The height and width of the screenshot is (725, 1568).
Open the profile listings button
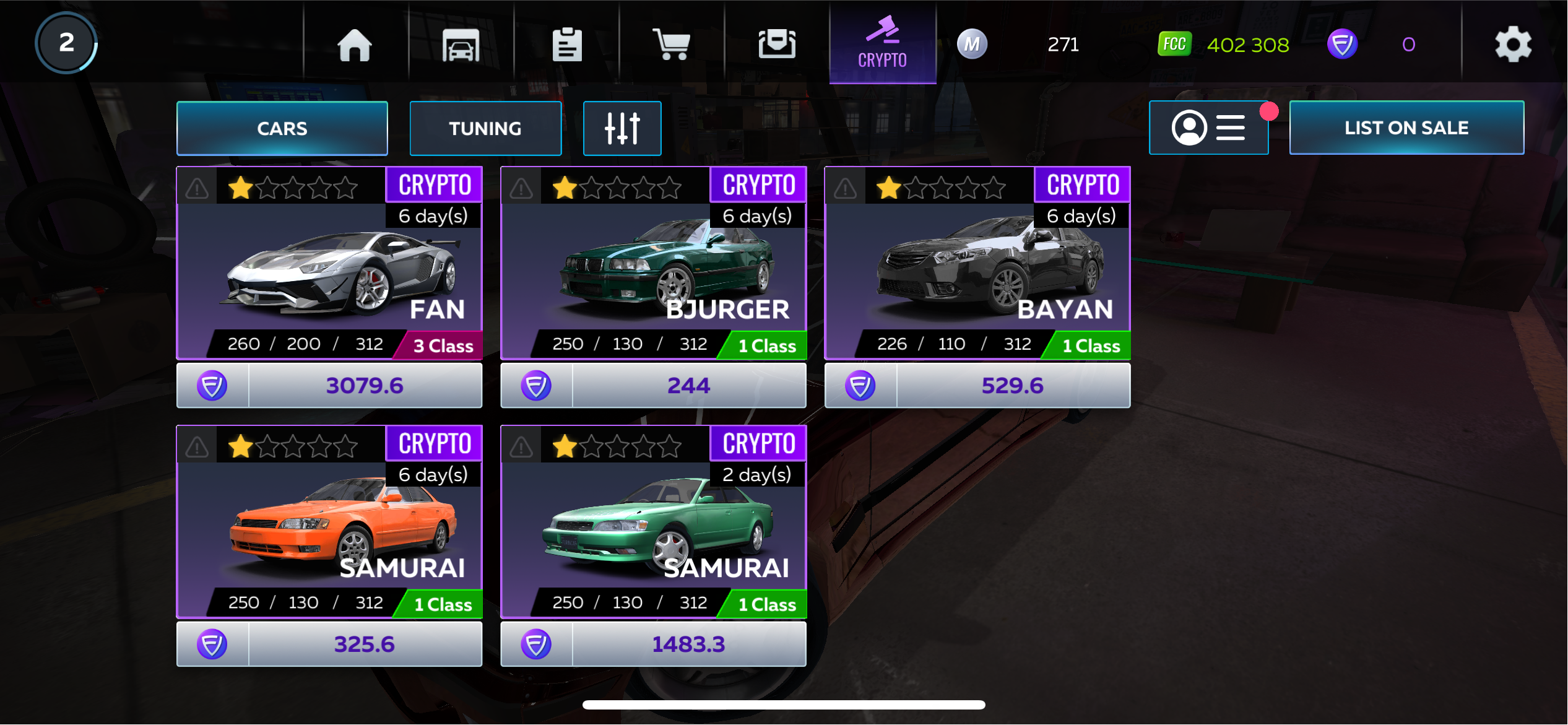(x=1208, y=128)
